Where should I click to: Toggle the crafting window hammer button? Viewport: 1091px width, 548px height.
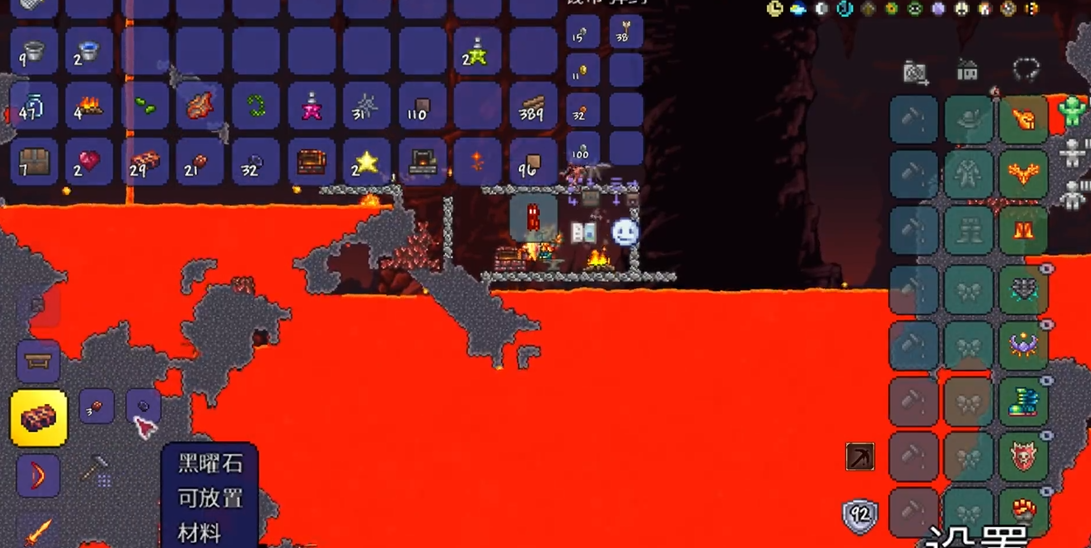click(x=96, y=469)
